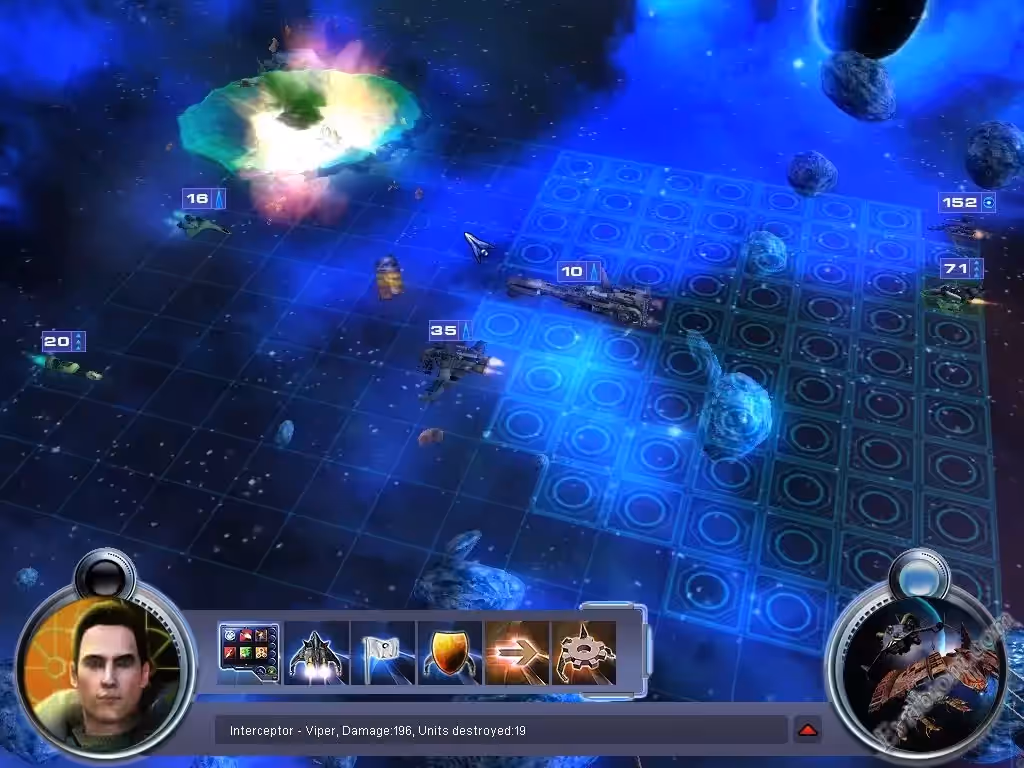Image resolution: width=1024 pixels, height=768 pixels.
Task: Click the white flag surrender icon
Action: pyautogui.click(x=382, y=653)
